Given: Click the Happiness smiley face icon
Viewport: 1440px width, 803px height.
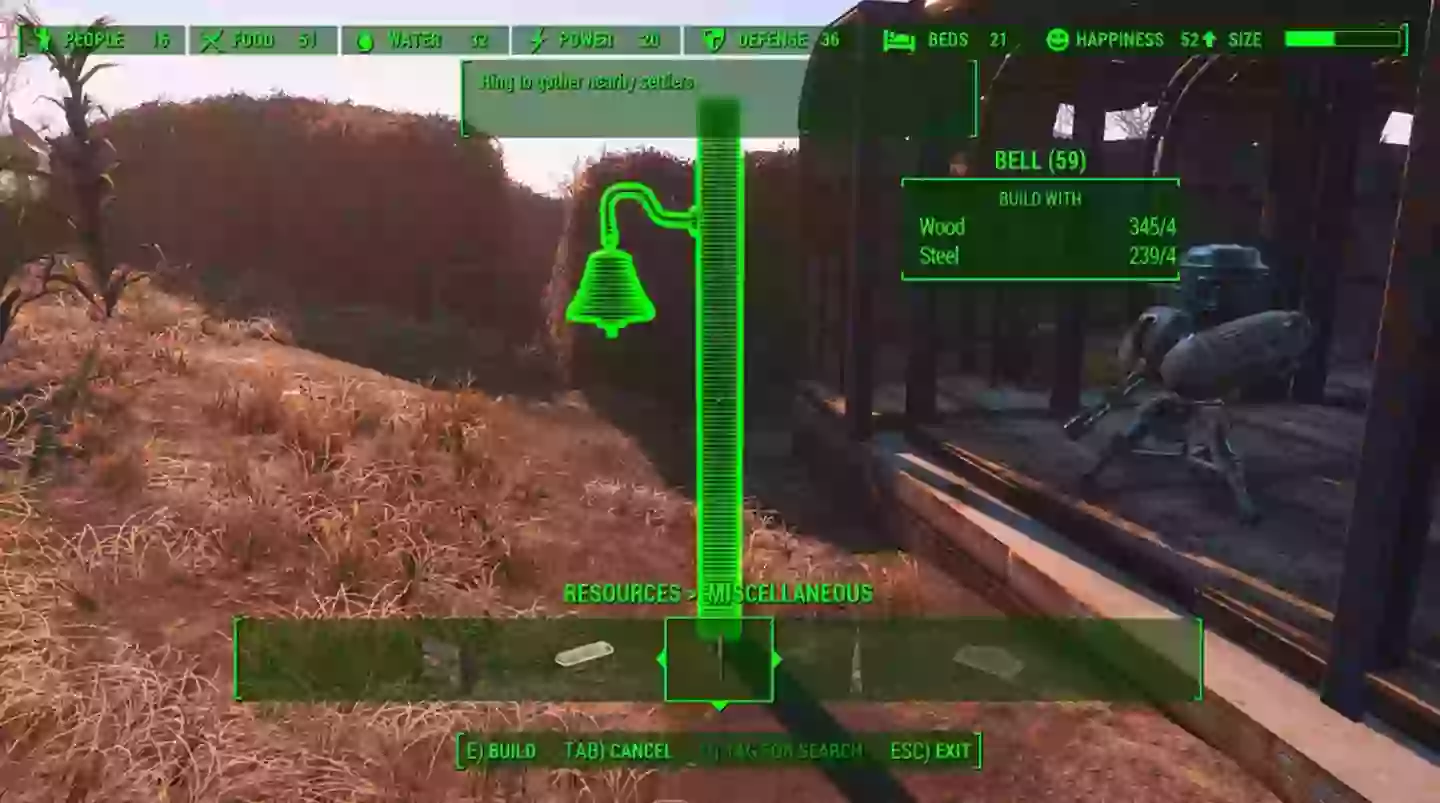Looking at the screenshot, I should coord(1057,40).
